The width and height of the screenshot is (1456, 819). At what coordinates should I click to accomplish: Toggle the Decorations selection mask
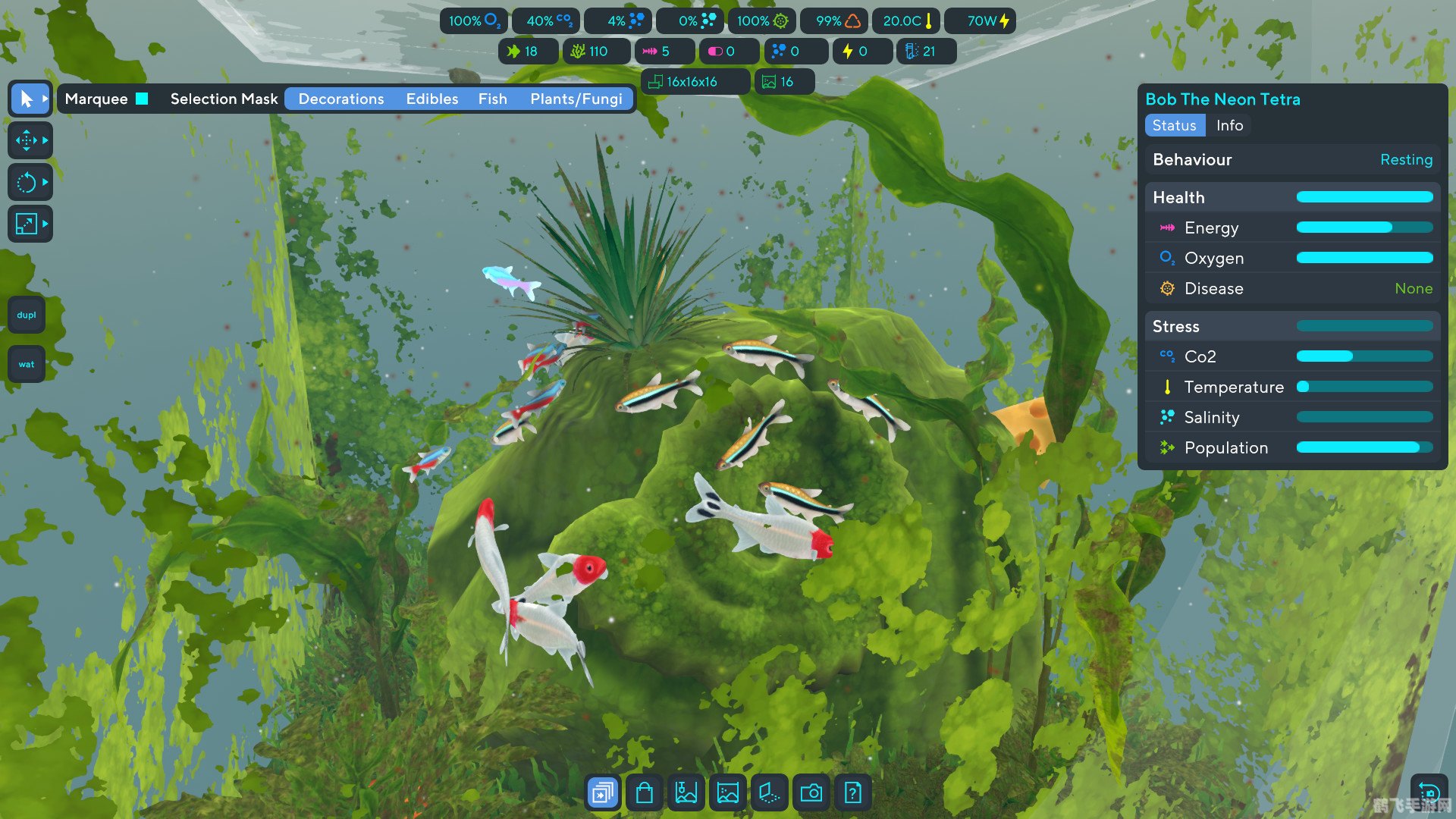pos(341,99)
